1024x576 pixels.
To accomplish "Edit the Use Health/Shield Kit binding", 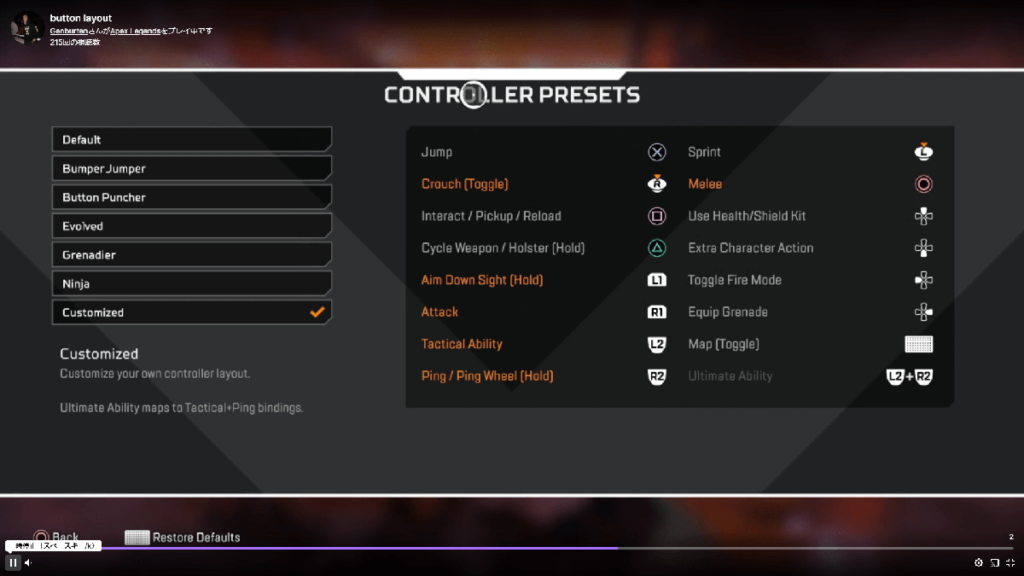I will [x=810, y=216].
